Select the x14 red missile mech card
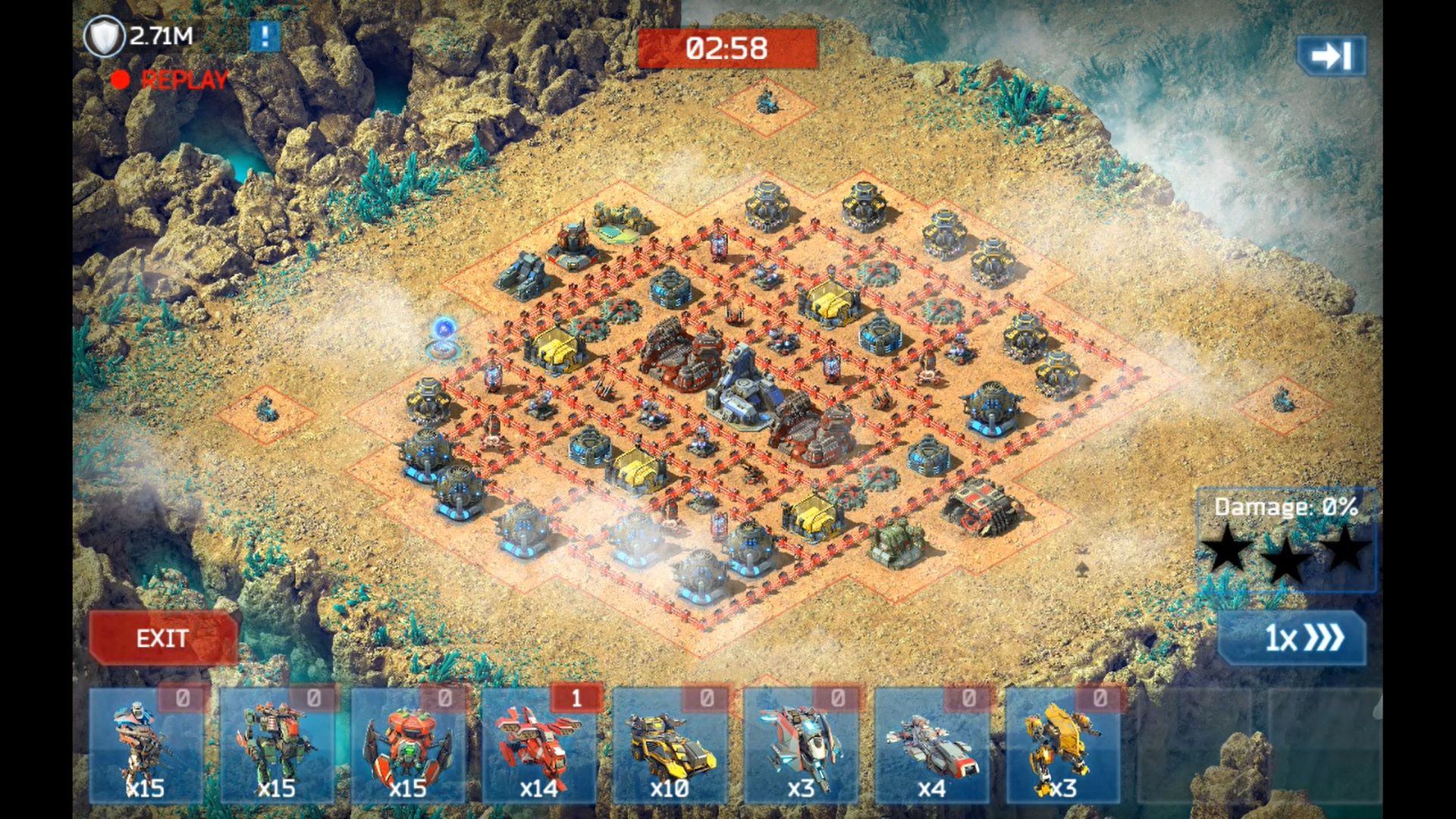1456x819 pixels. (539, 747)
